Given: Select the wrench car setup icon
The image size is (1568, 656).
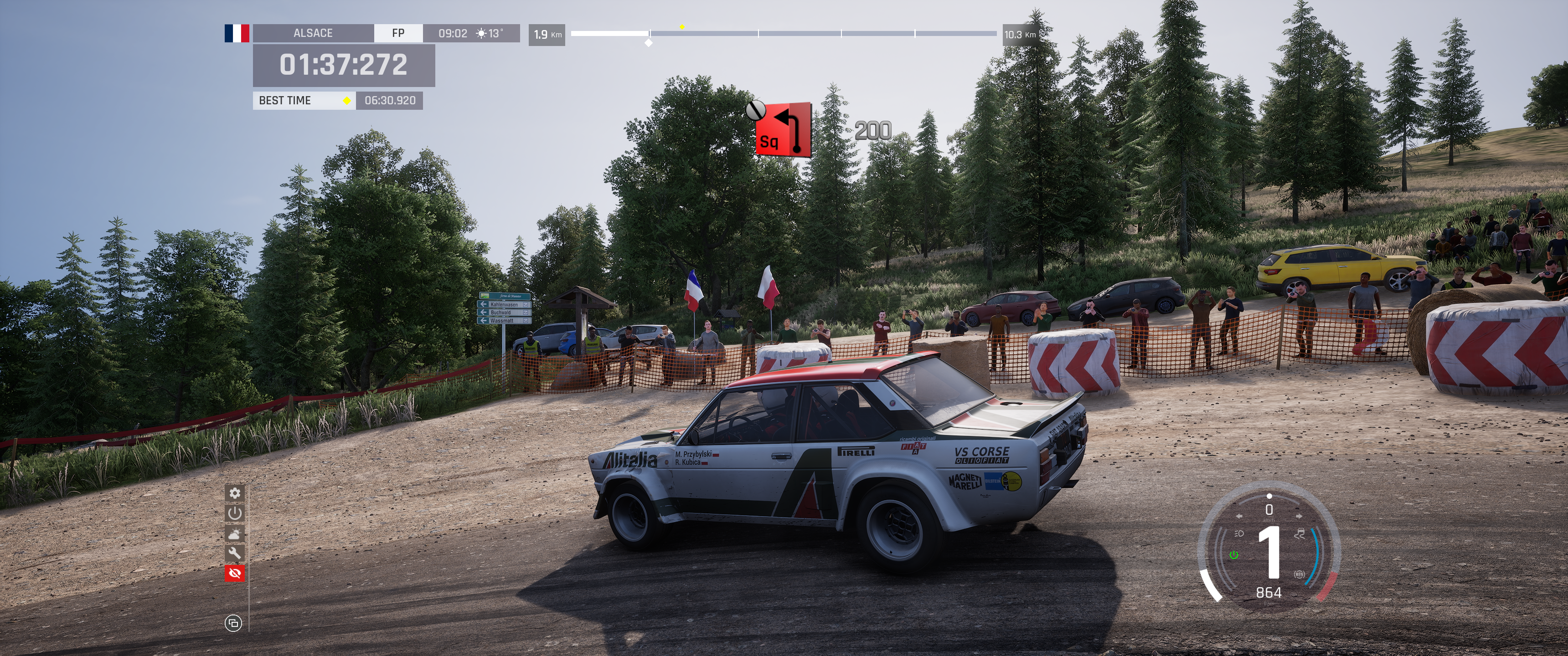Looking at the screenshot, I should coord(235,553).
